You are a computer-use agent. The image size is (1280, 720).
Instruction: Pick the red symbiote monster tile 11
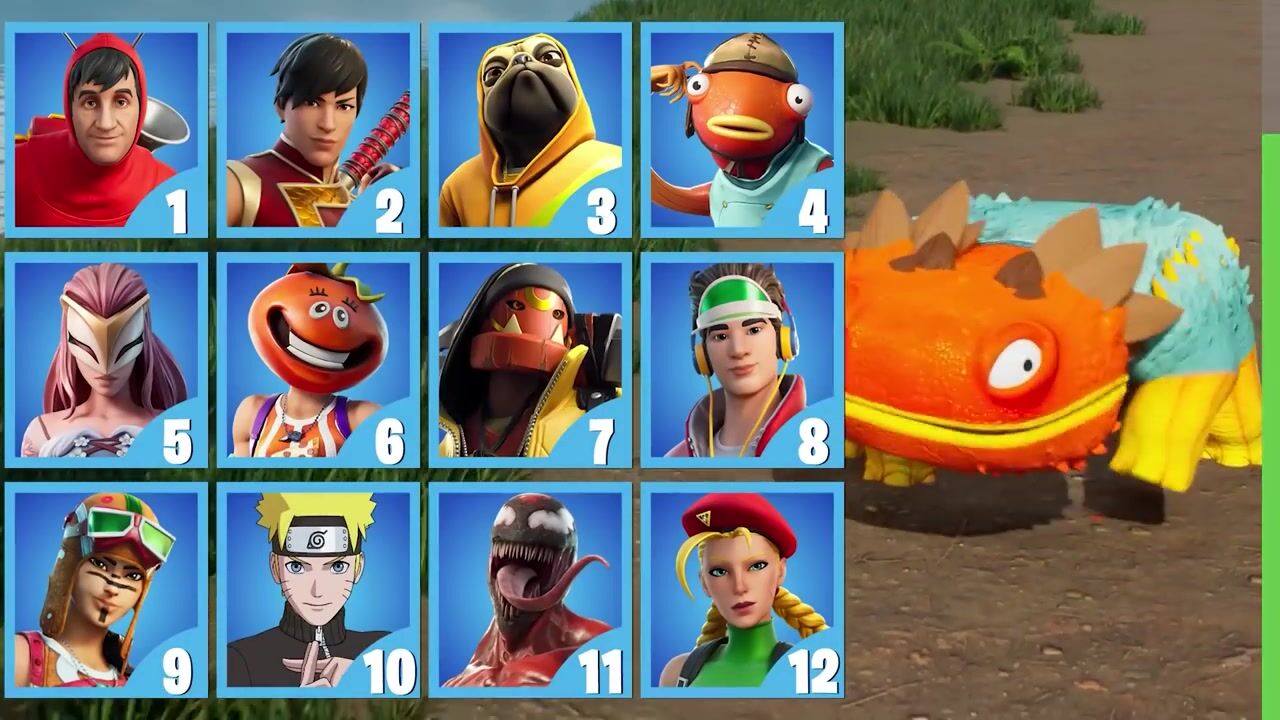530,590
